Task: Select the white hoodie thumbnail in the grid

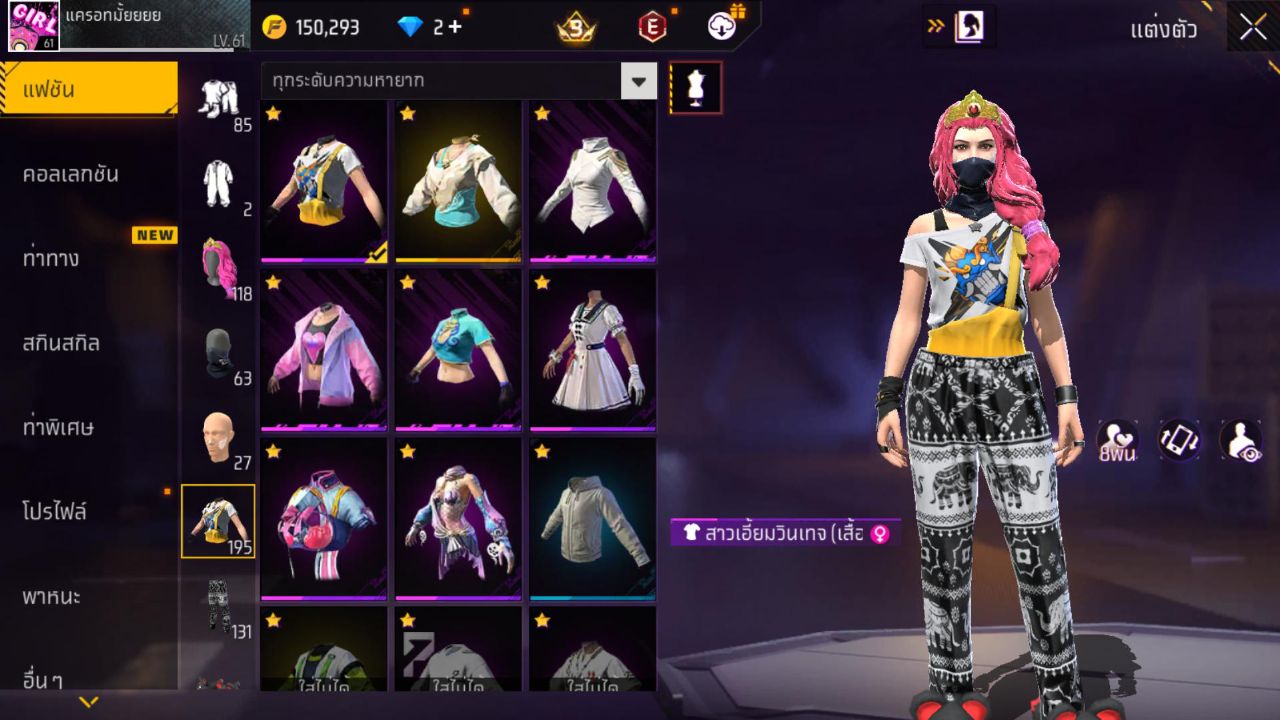Action: (x=591, y=520)
